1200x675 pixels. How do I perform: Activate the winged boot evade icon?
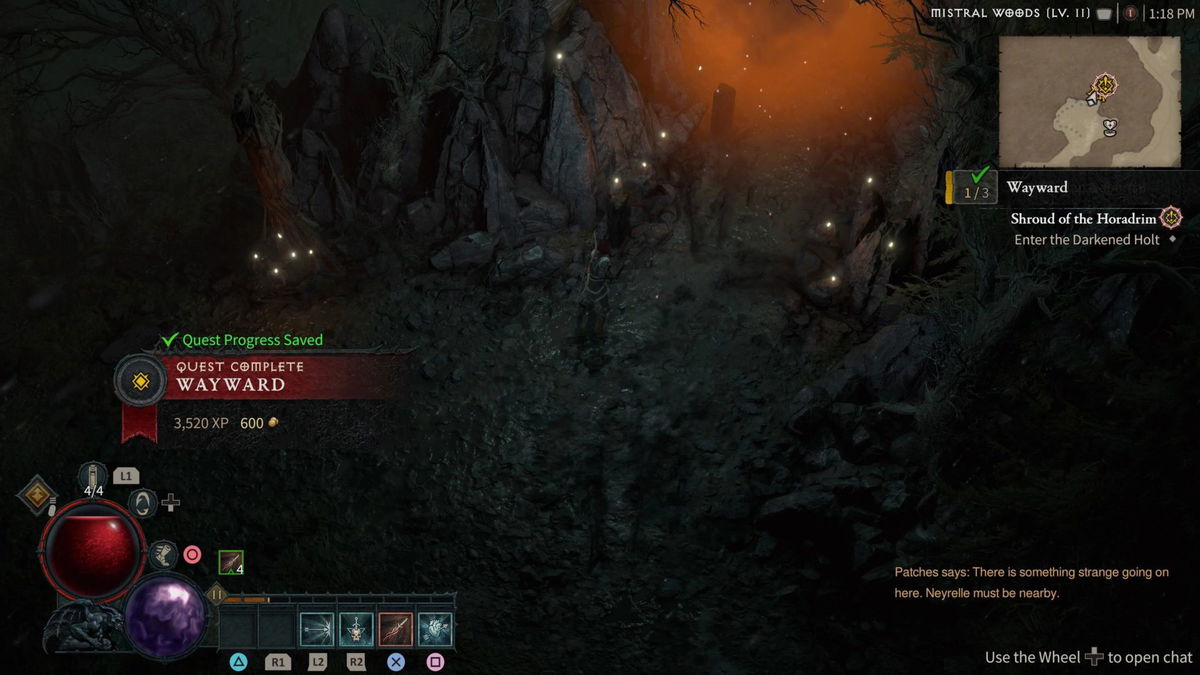(x=162, y=554)
